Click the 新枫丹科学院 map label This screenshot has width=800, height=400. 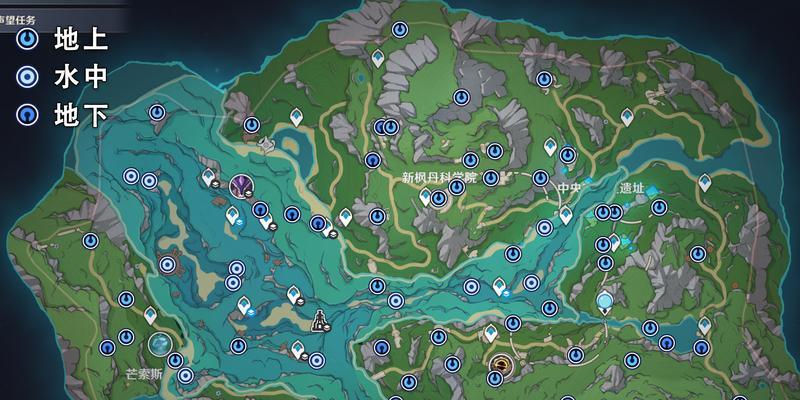(x=434, y=176)
